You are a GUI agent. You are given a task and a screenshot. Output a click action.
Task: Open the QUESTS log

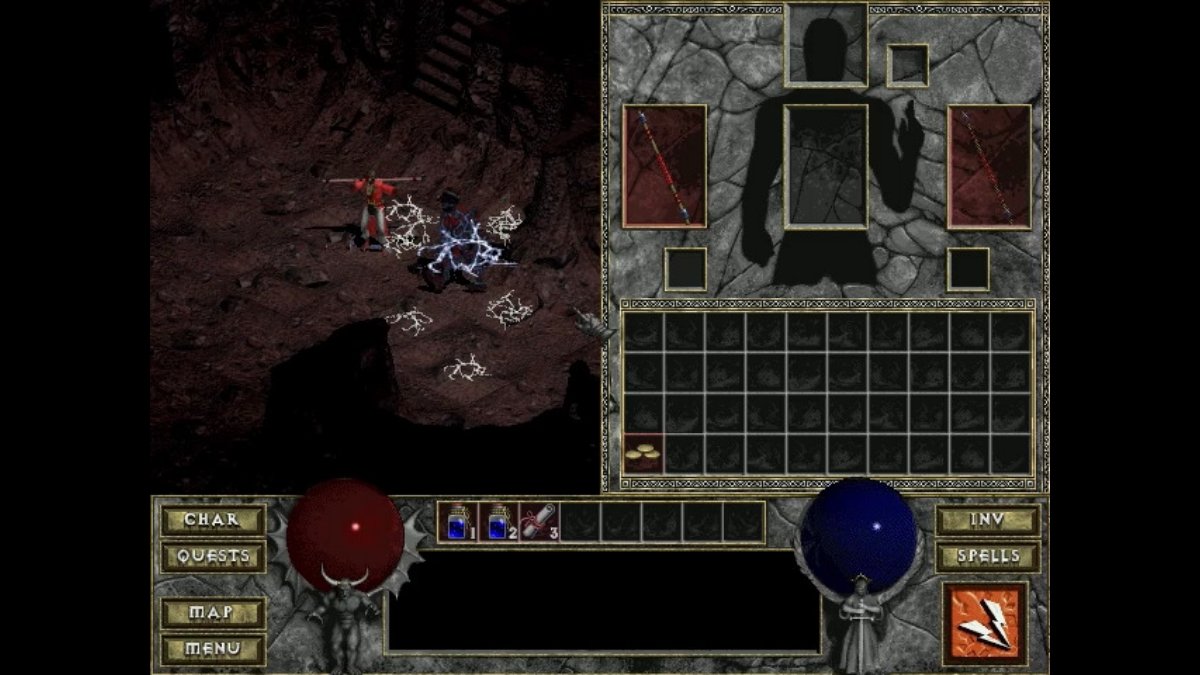tap(213, 556)
